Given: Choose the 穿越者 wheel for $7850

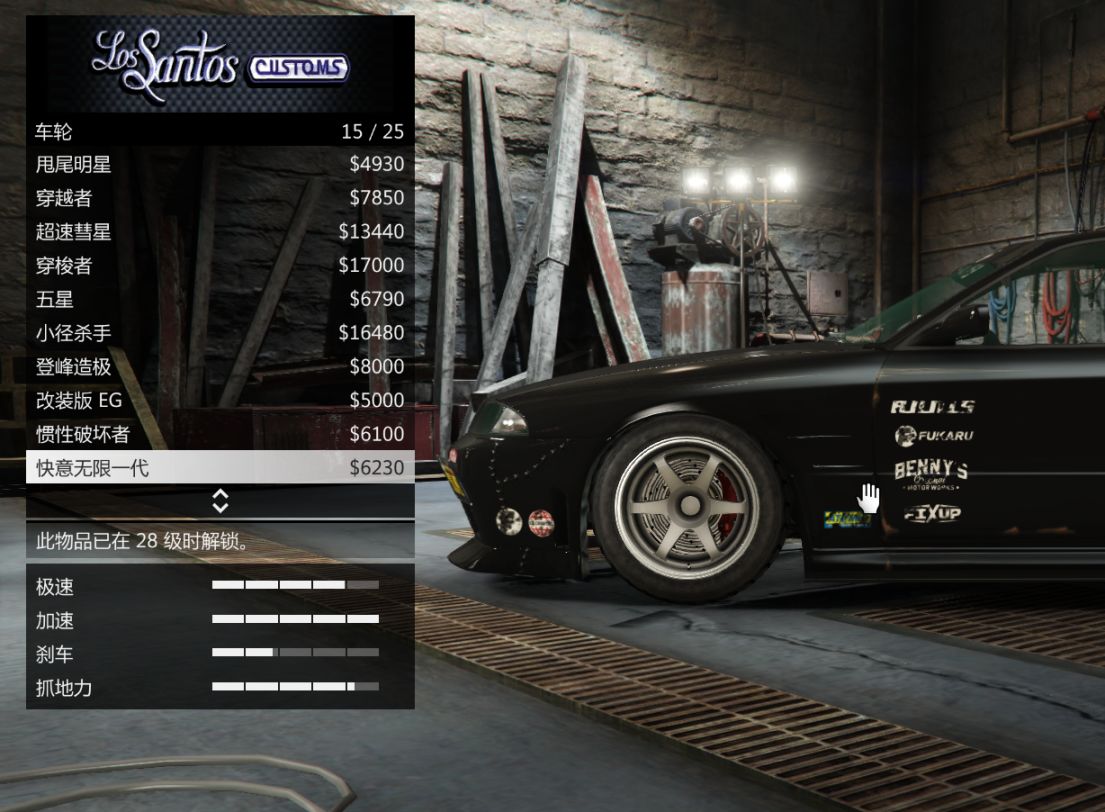Looking at the screenshot, I should pos(220,198).
